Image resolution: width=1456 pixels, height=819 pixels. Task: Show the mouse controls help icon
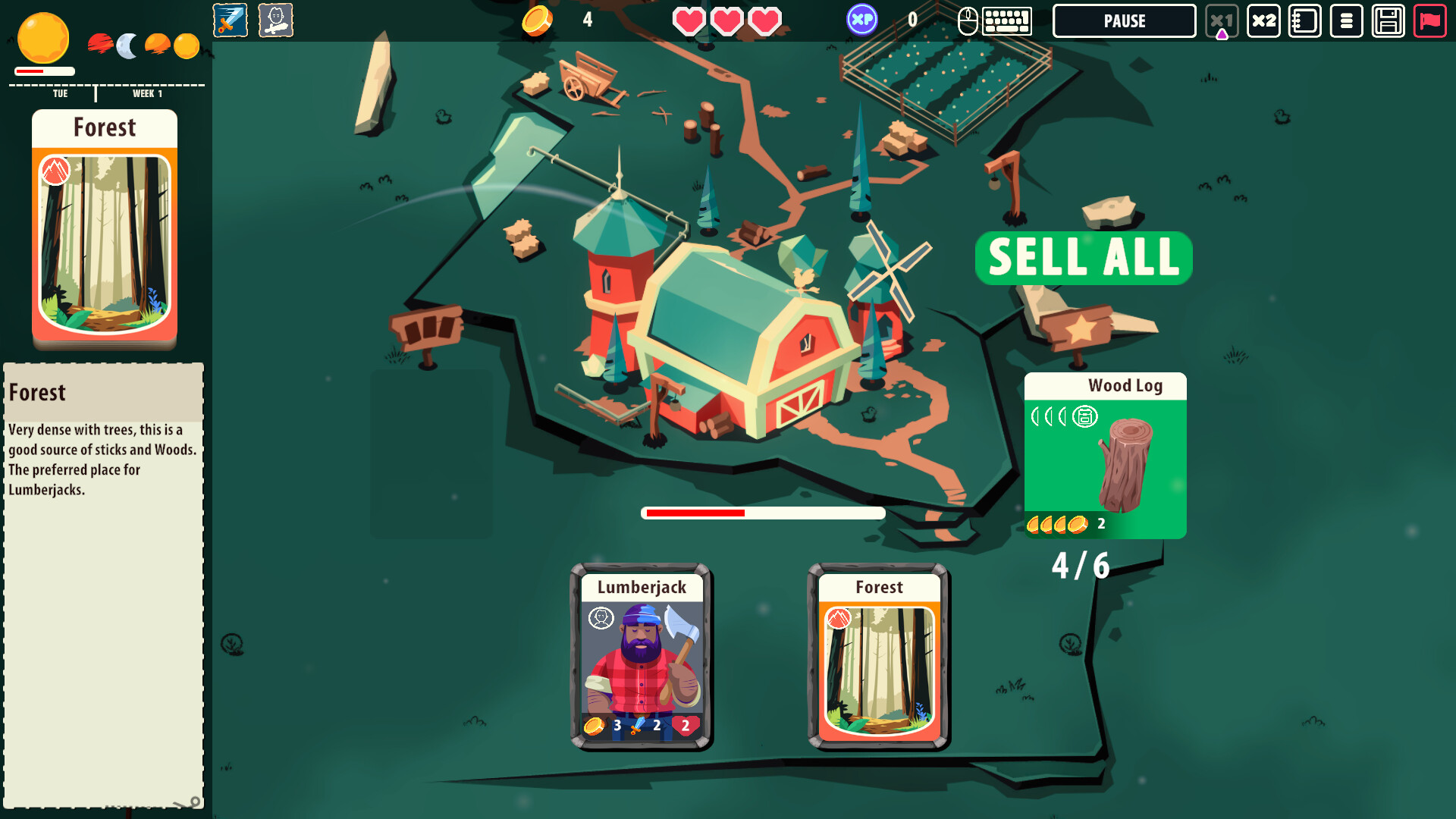[968, 20]
